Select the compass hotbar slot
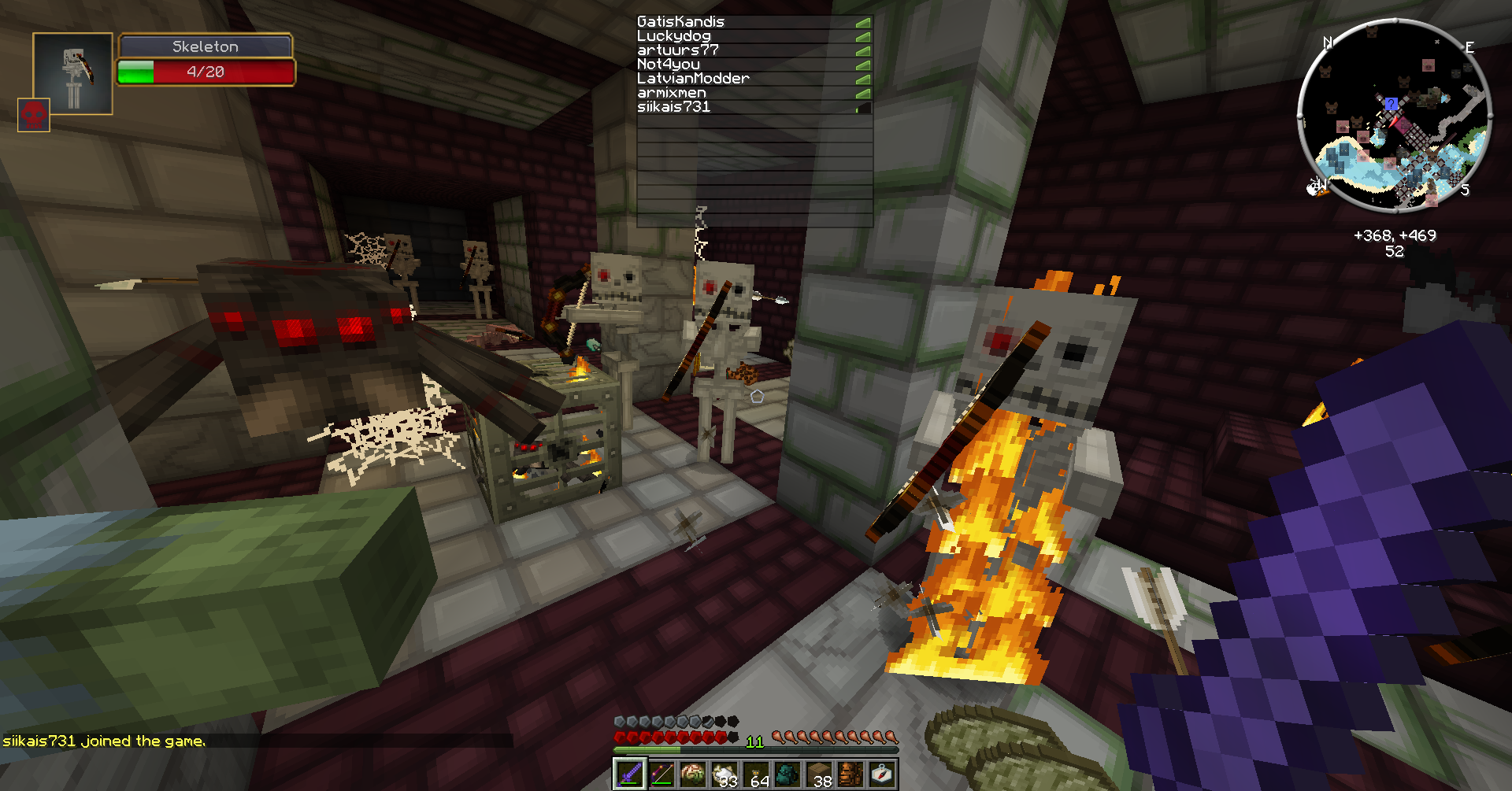The width and height of the screenshot is (1512, 791). (x=882, y=774)
